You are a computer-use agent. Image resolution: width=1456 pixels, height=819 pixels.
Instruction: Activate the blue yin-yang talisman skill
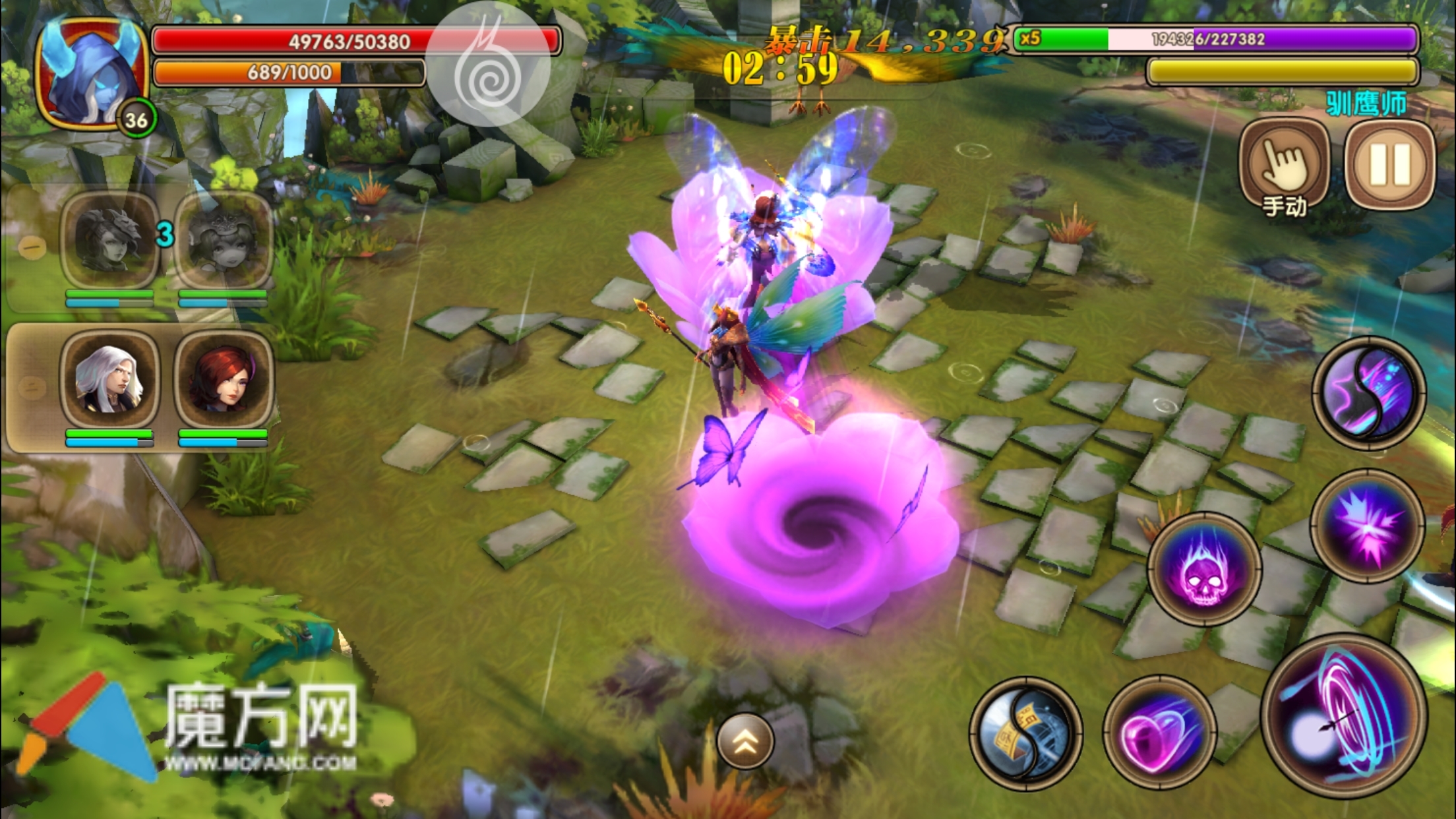[1025, 733]
